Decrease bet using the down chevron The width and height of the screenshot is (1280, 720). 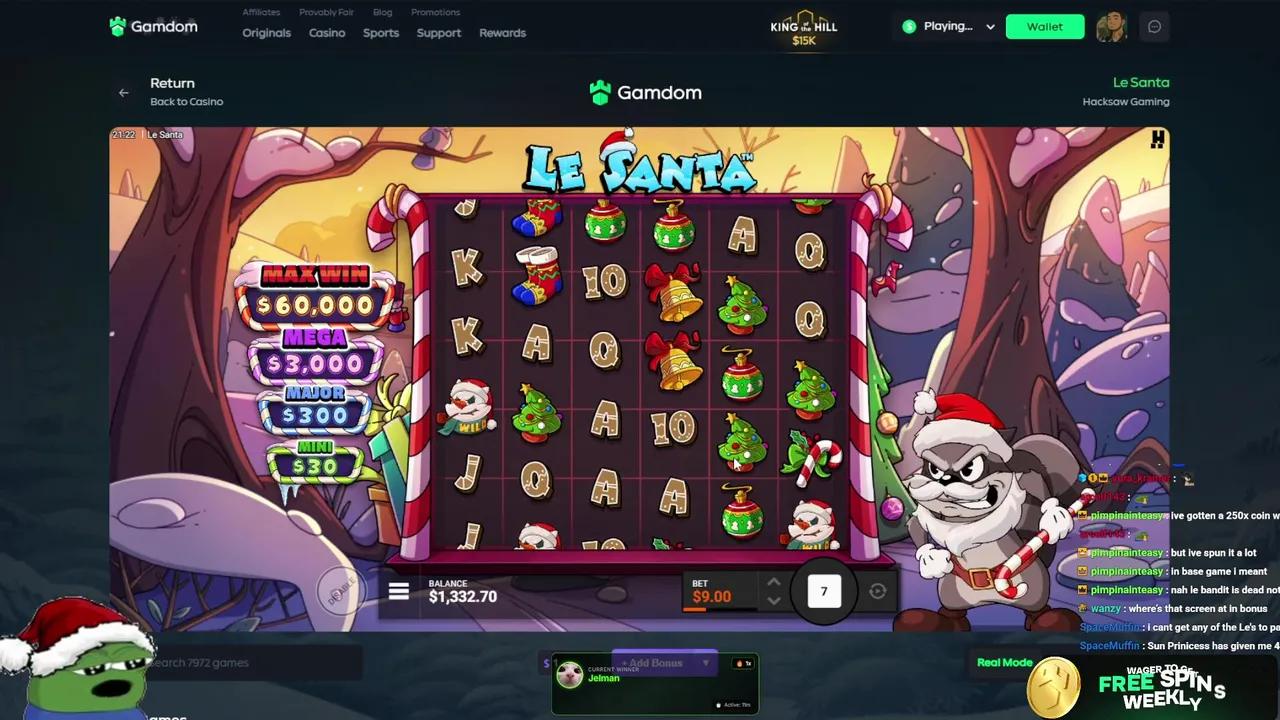tap(774, 601)
